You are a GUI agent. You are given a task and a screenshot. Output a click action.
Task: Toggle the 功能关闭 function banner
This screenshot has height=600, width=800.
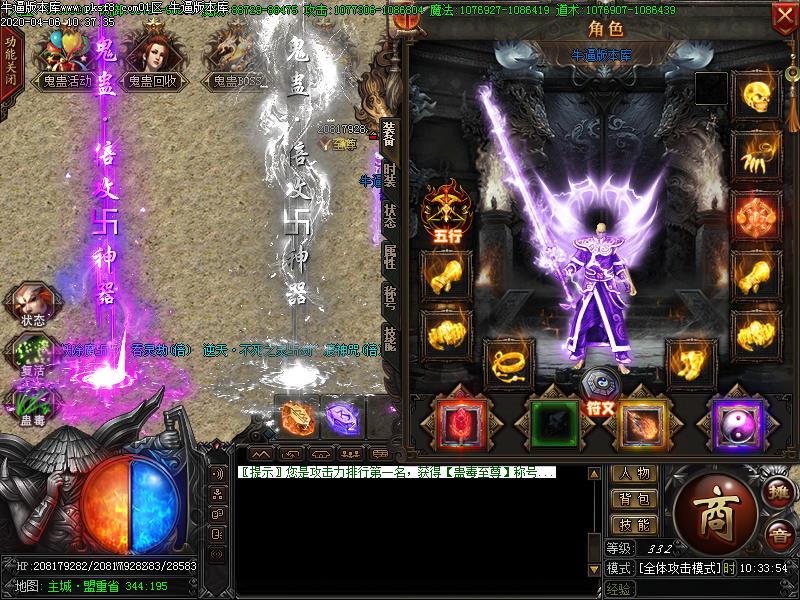pos(11,62)
